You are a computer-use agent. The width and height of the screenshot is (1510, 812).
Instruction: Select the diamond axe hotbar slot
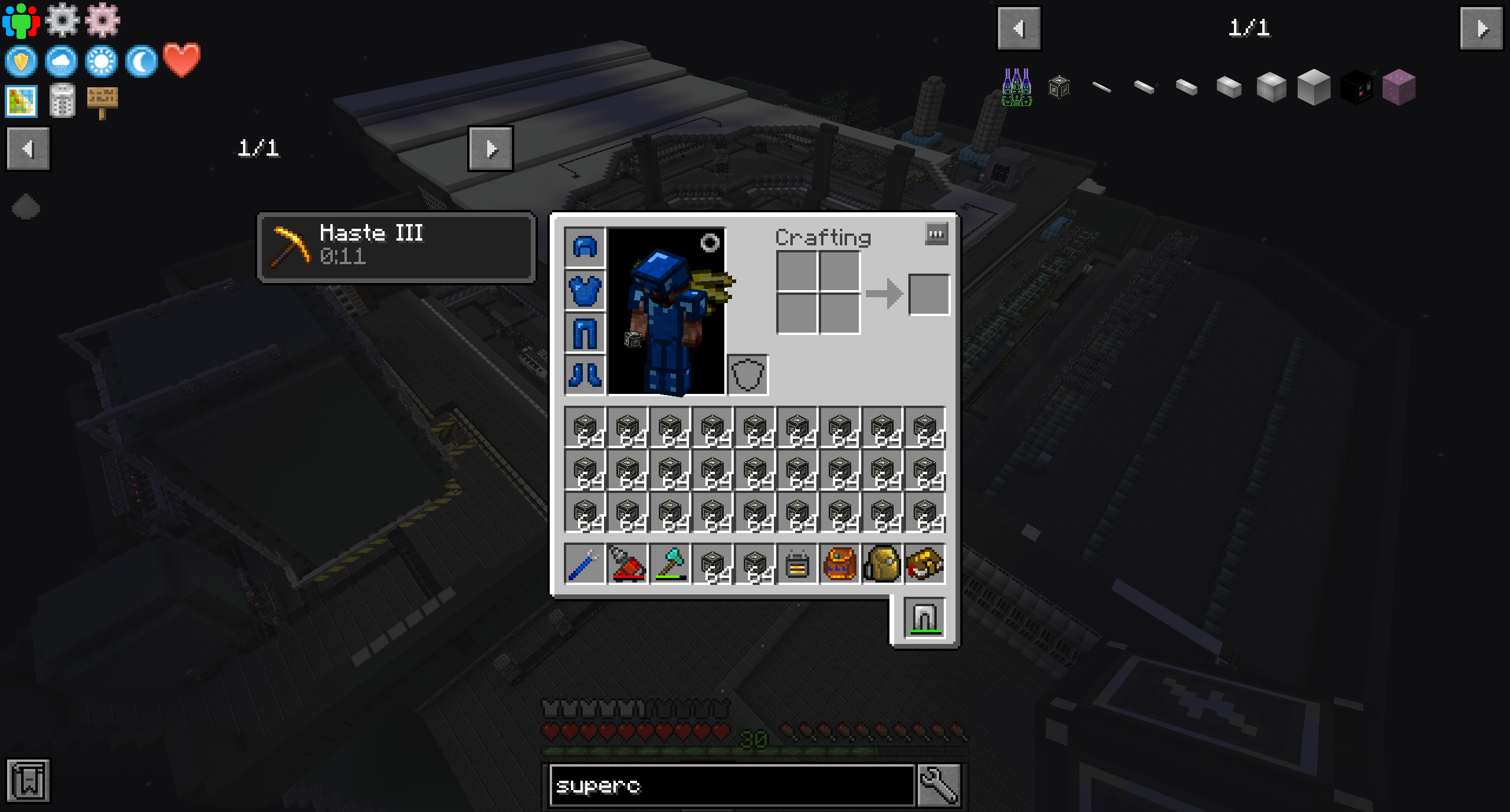pos(671,564)
